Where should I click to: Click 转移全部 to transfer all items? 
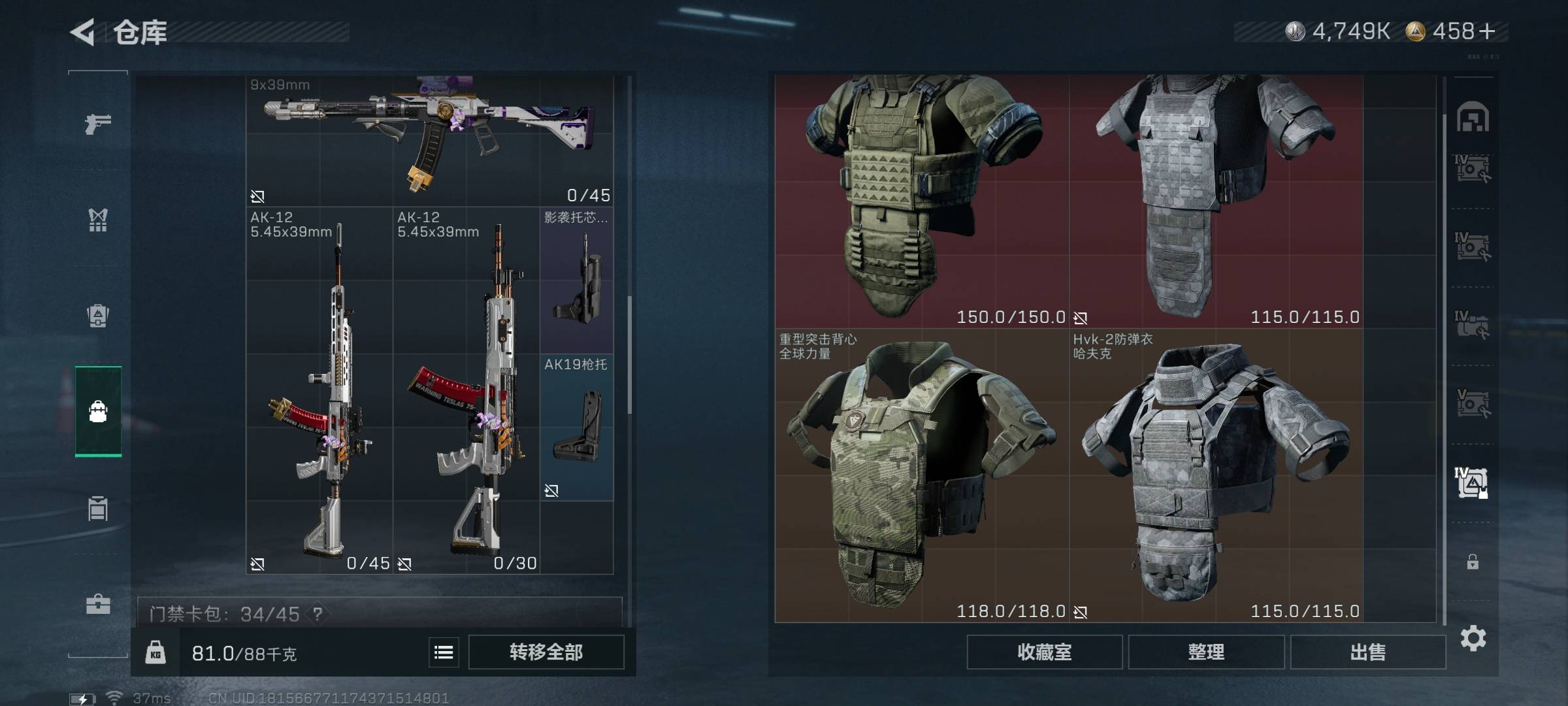(546, 652)
